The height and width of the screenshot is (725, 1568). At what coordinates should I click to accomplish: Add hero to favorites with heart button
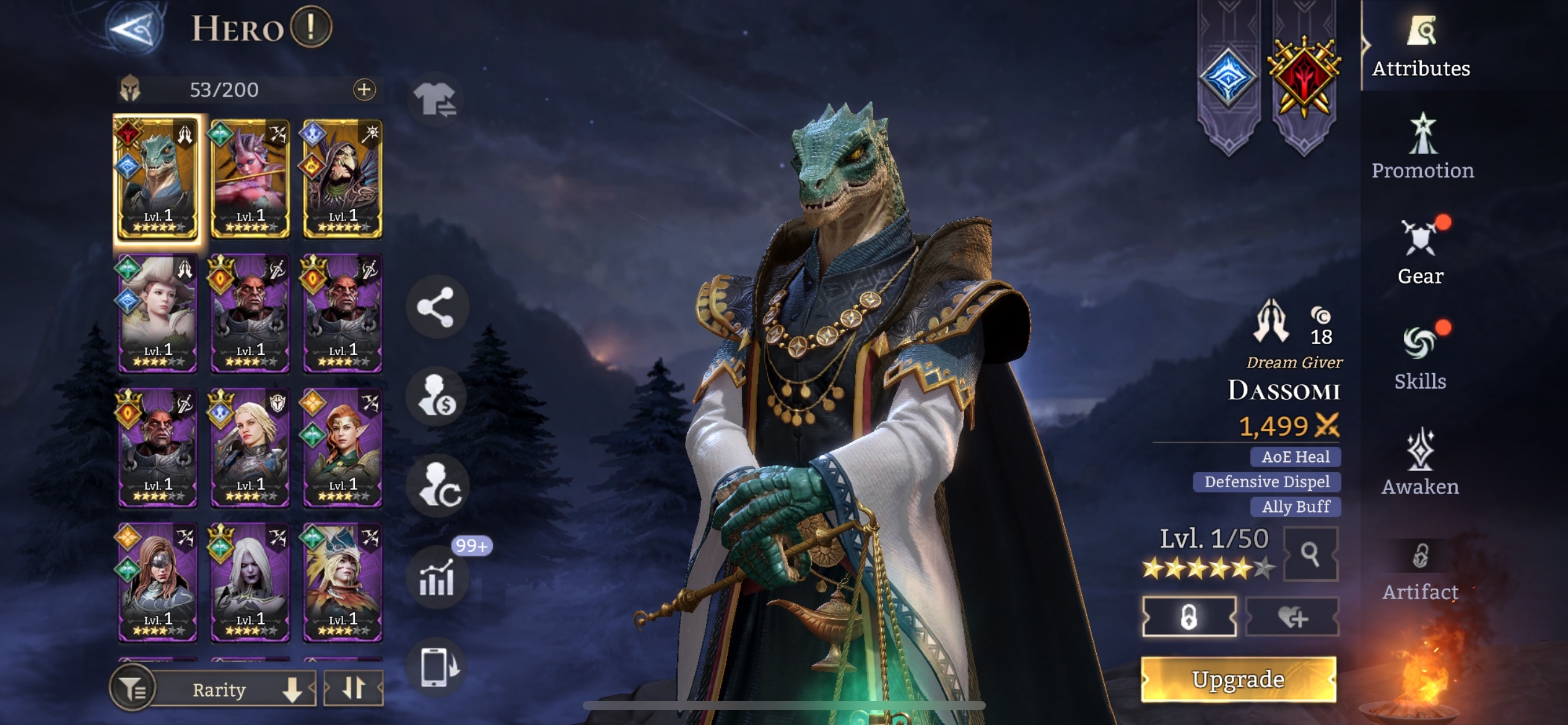[1292, 617]
